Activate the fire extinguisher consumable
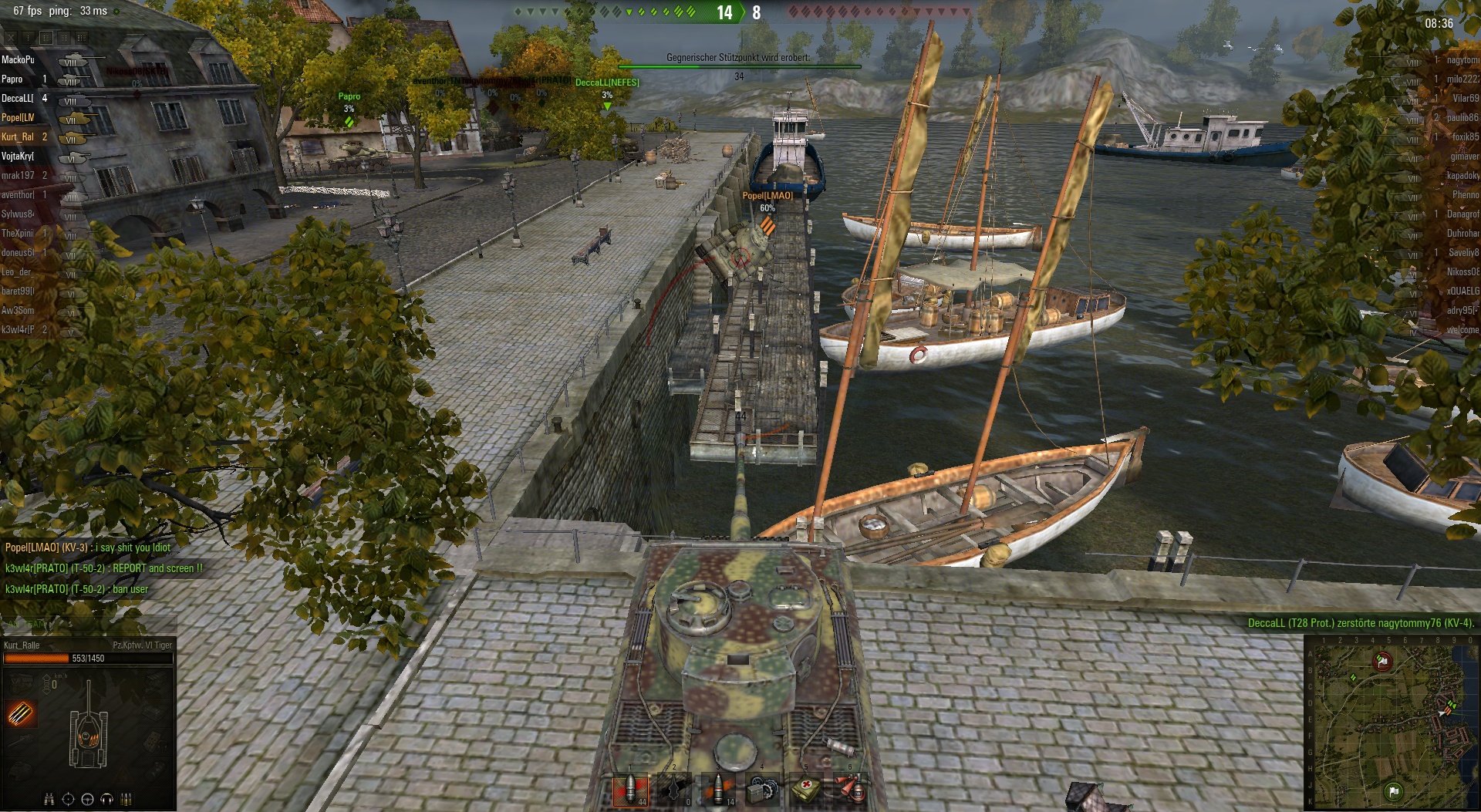This screenshot has width=1481, height=812. pos(851,790)
